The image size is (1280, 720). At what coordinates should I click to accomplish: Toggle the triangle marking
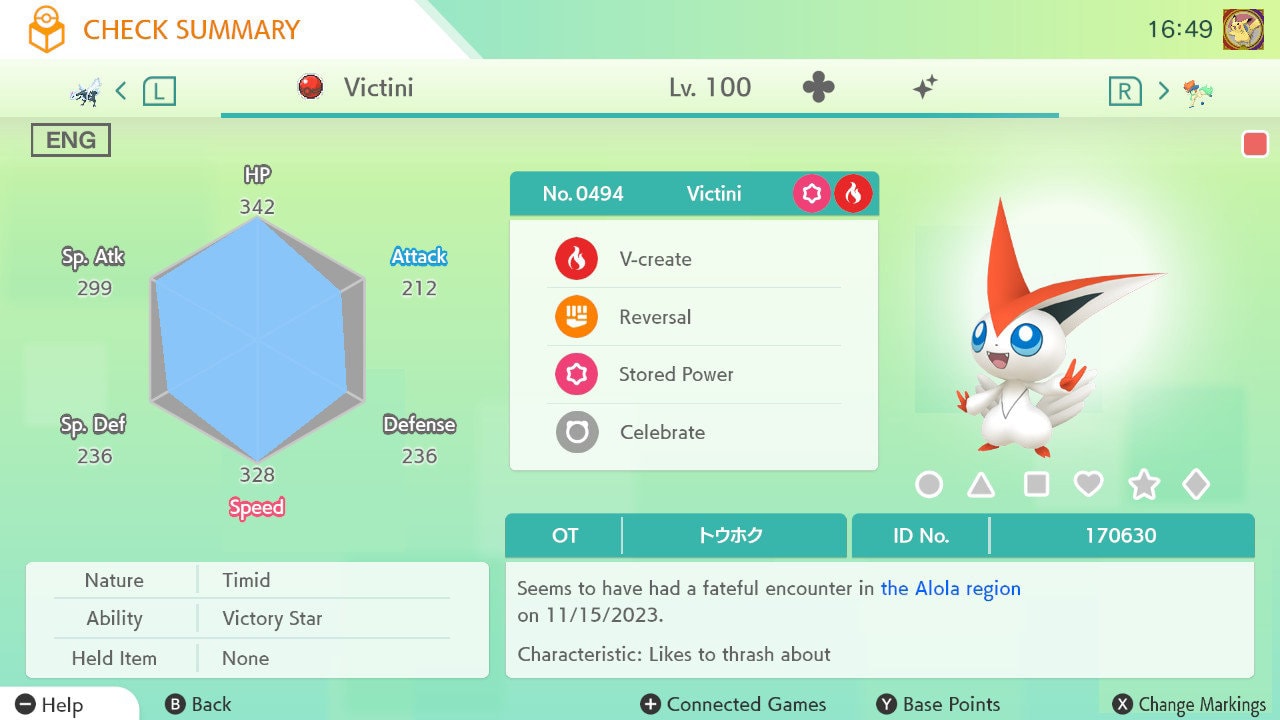981,485
